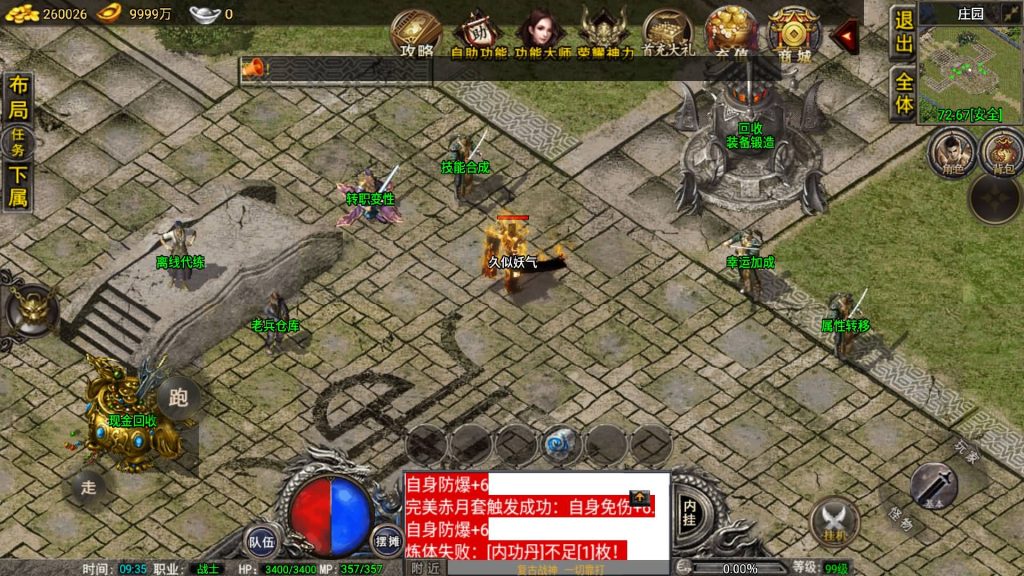Open the 充值 recharge gold pile icon
The width and height of the screenshot is (1024, 576).
[x=731, y=32]
